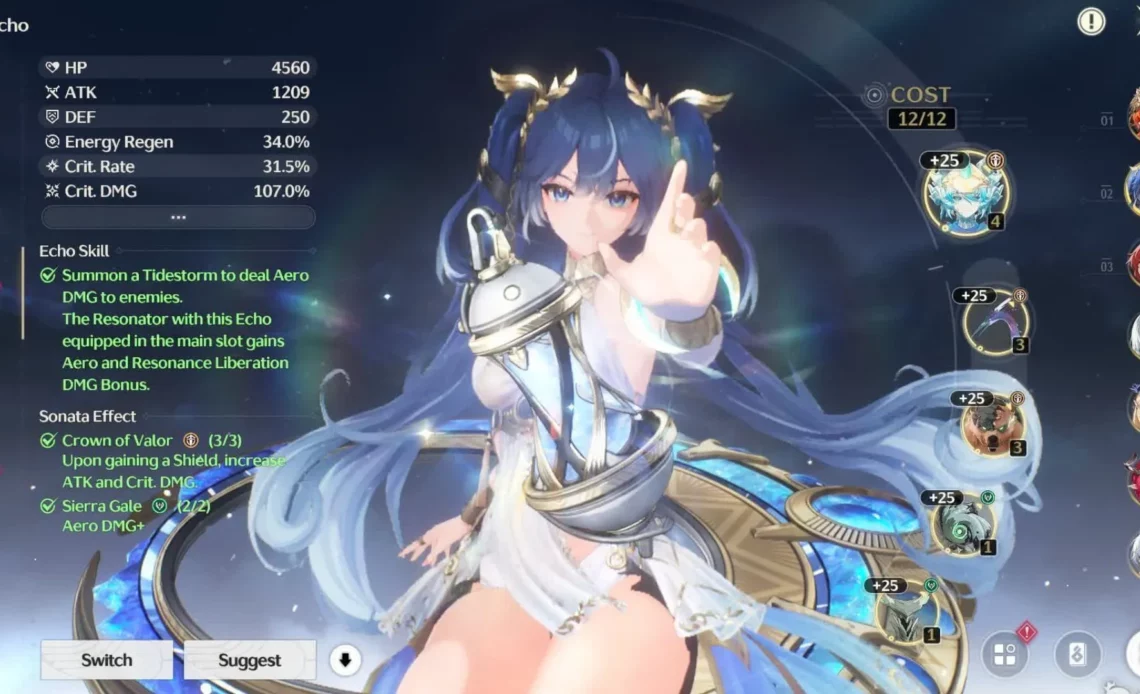
Task: Select the cost 4 main echo slot
Action: coord(965,194)
